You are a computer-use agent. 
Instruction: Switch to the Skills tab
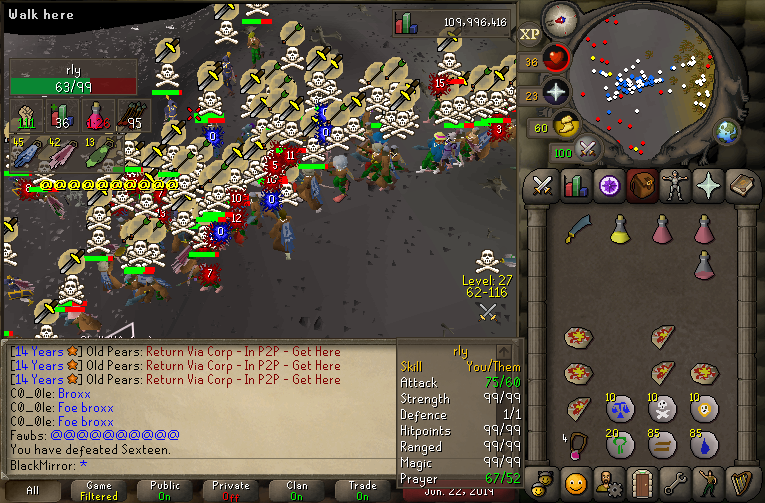[x=574, y=185]
